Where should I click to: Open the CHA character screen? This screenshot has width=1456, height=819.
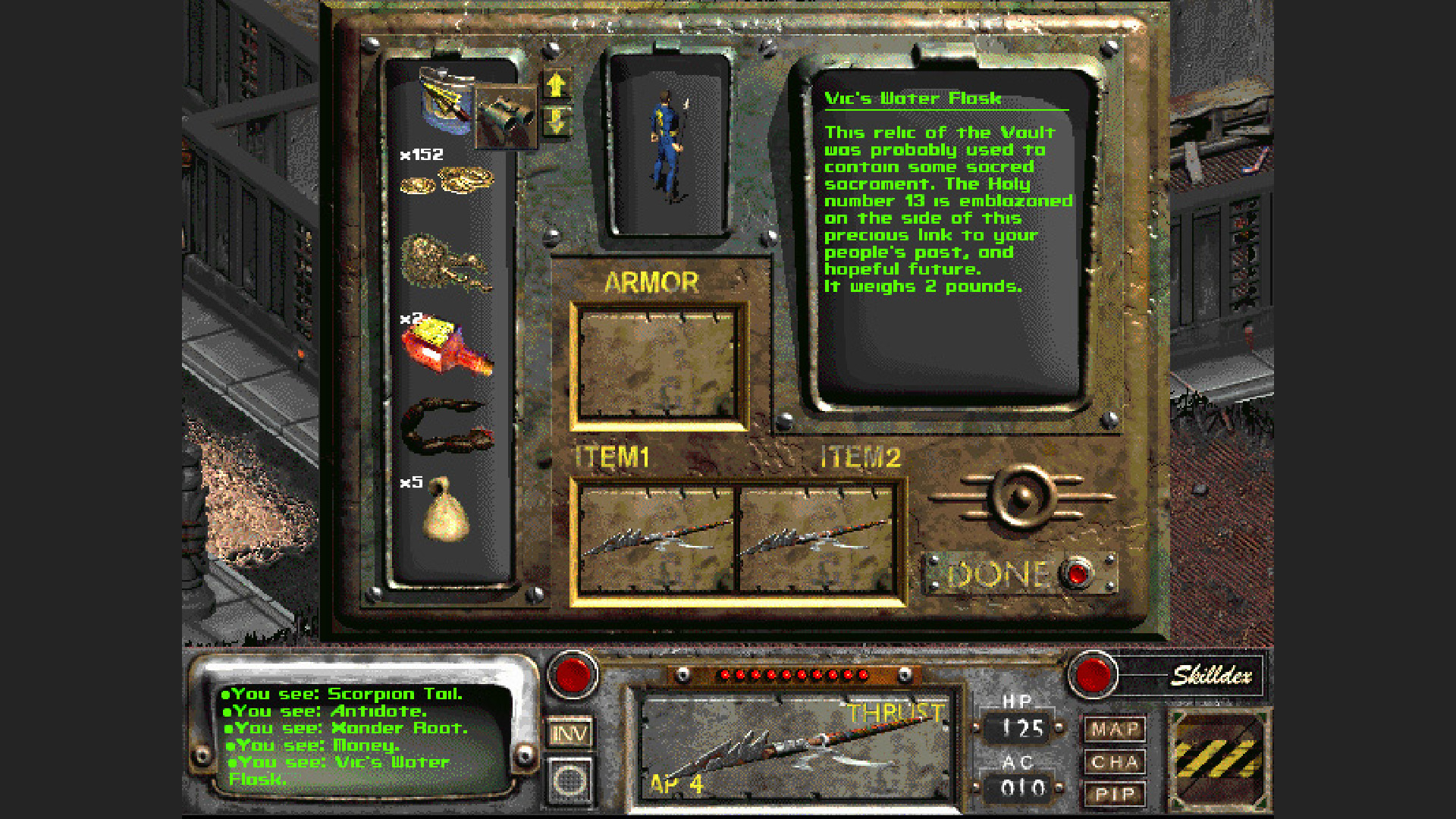(1117, 761)
